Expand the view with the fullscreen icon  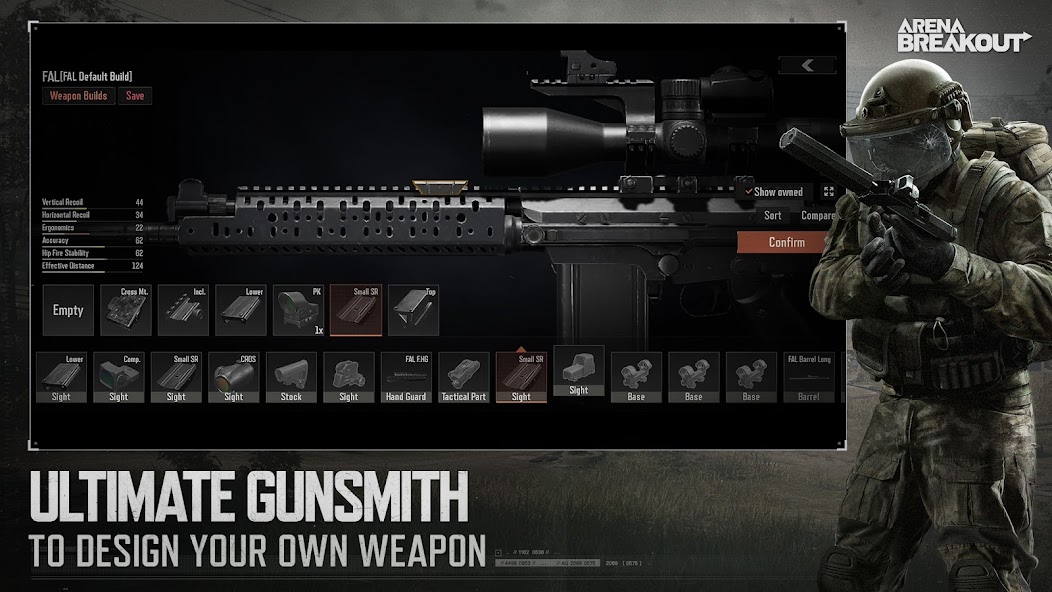tap(828, 191)
